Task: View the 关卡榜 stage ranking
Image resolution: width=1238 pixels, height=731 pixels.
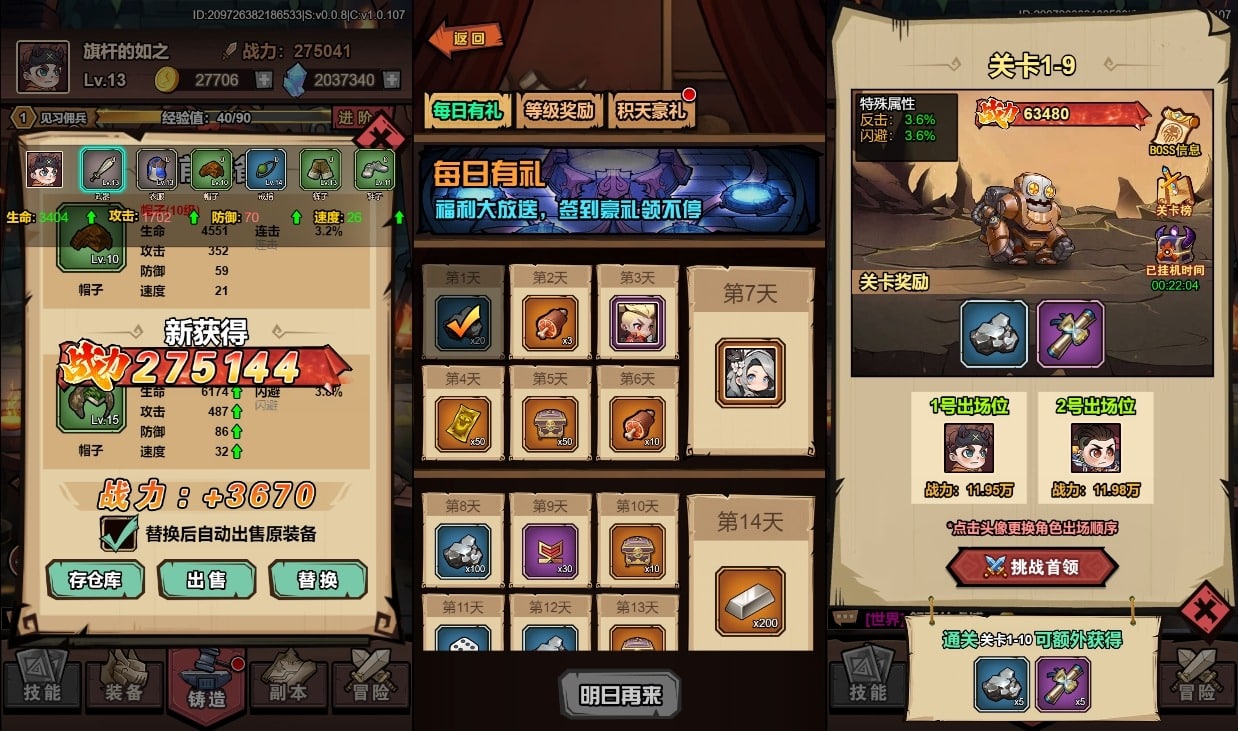Action: click(x=1175, y=191)
